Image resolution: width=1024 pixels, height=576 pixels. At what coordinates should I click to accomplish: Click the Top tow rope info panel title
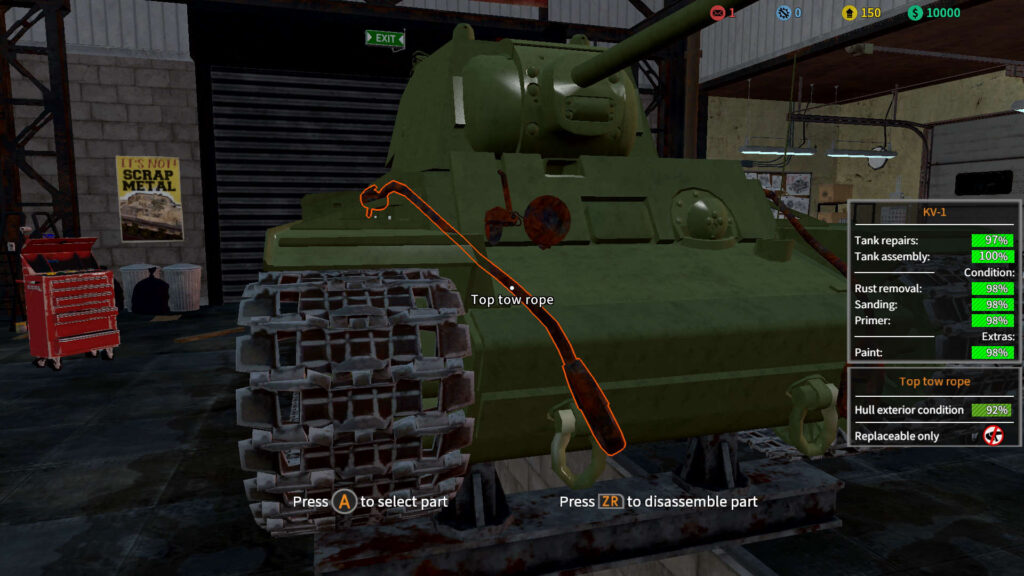pos(934,381)
